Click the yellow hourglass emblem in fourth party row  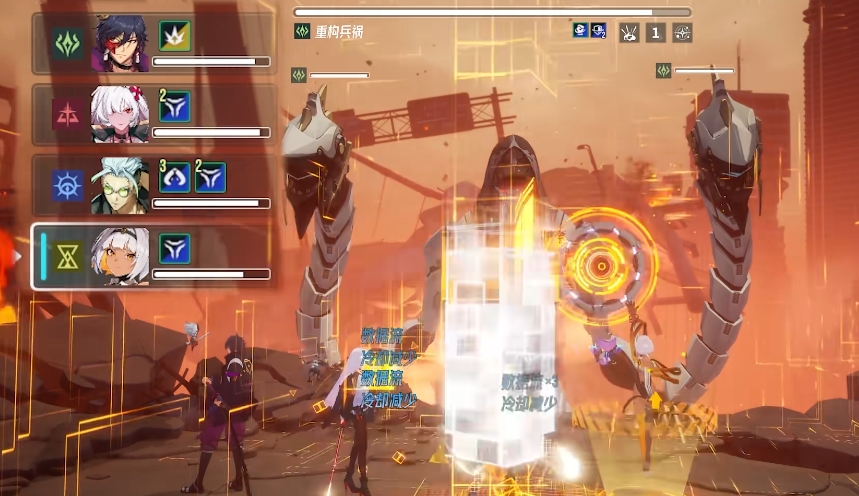click(x=68, y=258)
